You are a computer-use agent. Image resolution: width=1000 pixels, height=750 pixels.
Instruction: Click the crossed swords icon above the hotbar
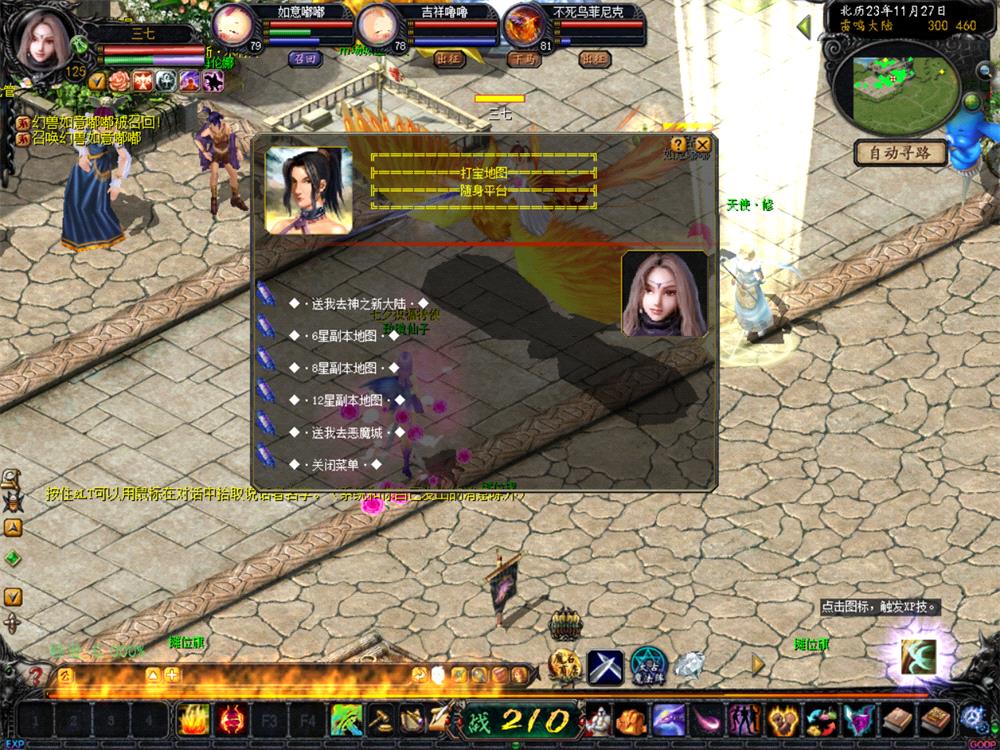tap(605, 667)
